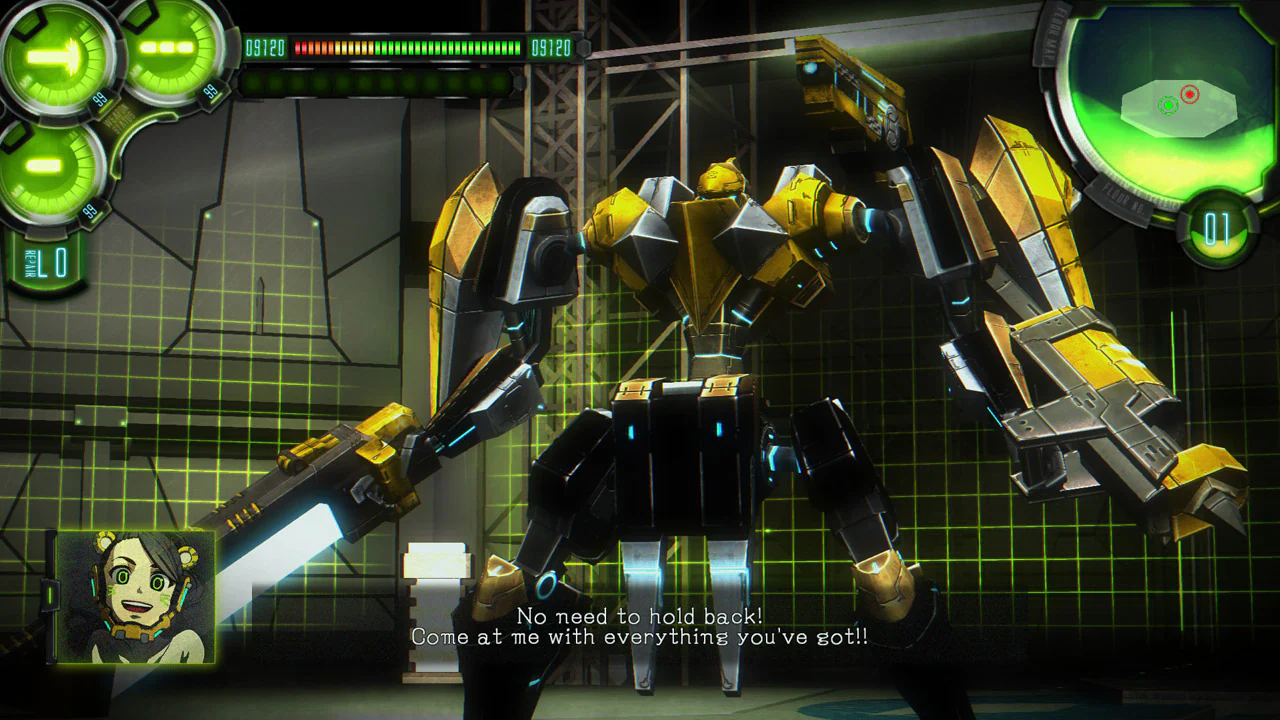Toggle the 99 ammo badge on the arrow gauge

click(x=99, y=100)
